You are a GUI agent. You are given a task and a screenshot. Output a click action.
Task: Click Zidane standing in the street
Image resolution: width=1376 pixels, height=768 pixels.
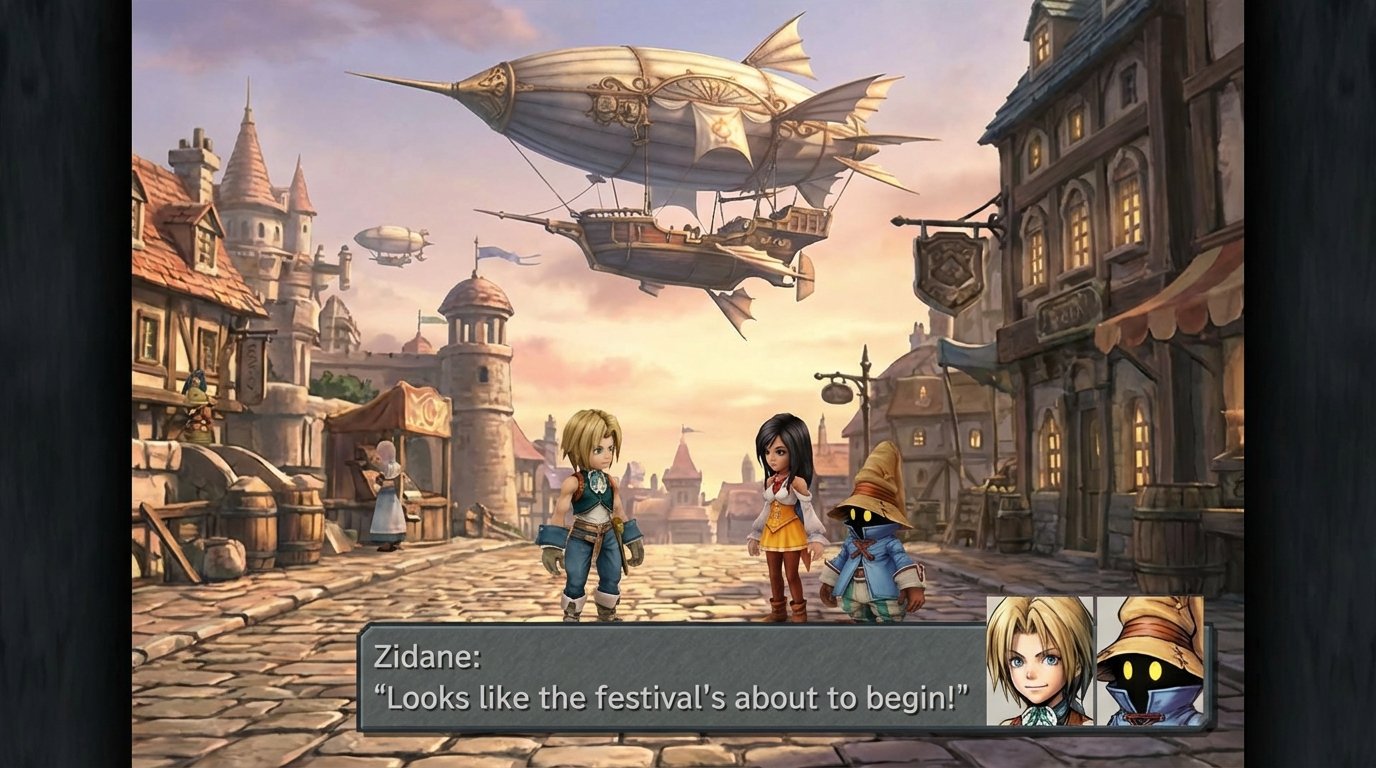pos(590,510)
